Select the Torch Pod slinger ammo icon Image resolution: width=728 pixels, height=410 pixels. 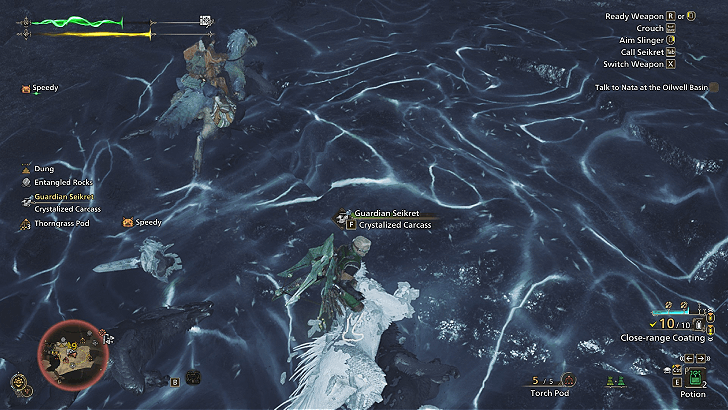[568, 380]
